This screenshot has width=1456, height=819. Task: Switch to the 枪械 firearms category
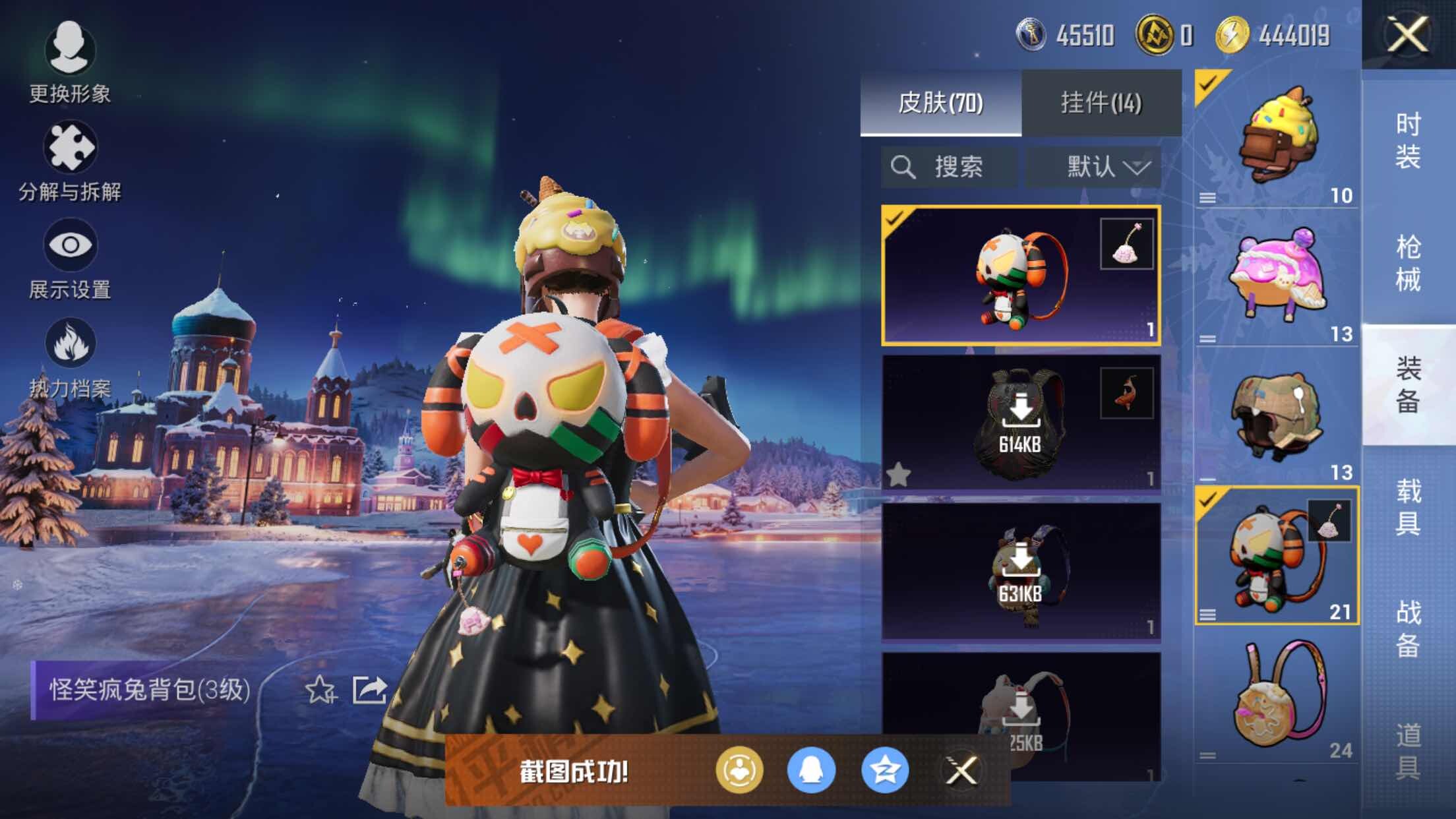point(1408,262)
